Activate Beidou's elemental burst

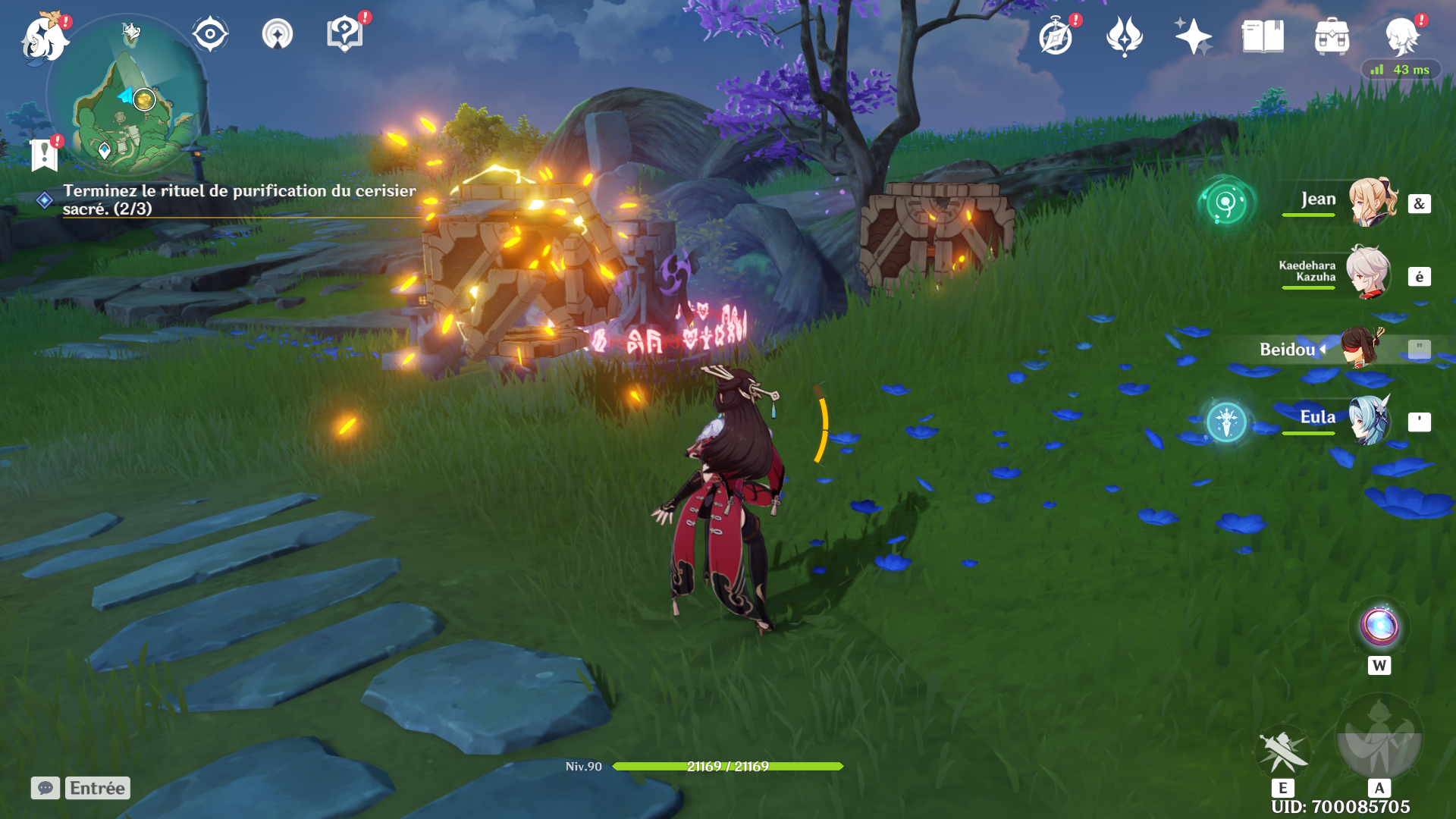pos(1379,737)
